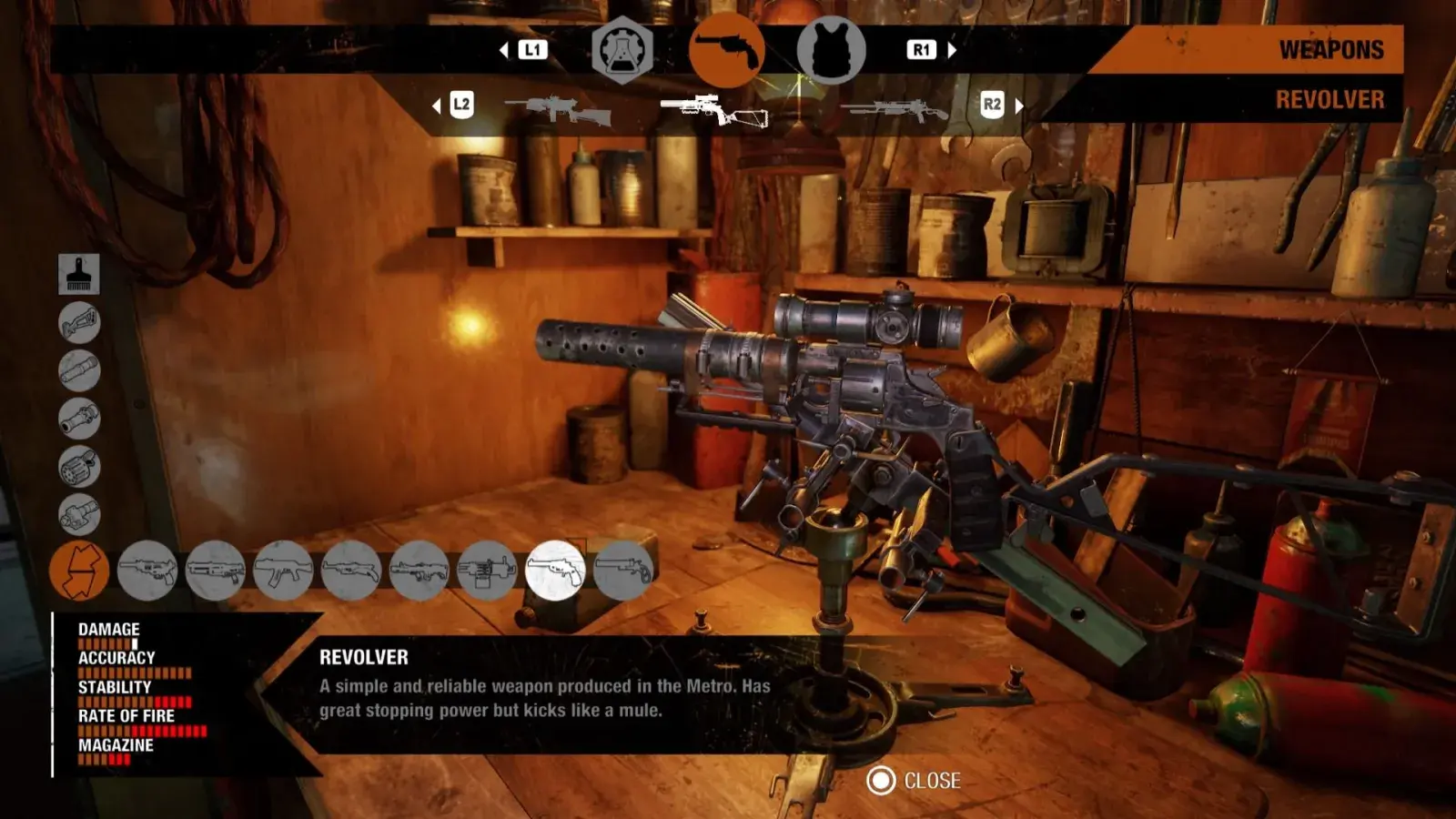Select the laser sight attachment slot
This screenshot has height=819, width=1456.
pos(79,515)
